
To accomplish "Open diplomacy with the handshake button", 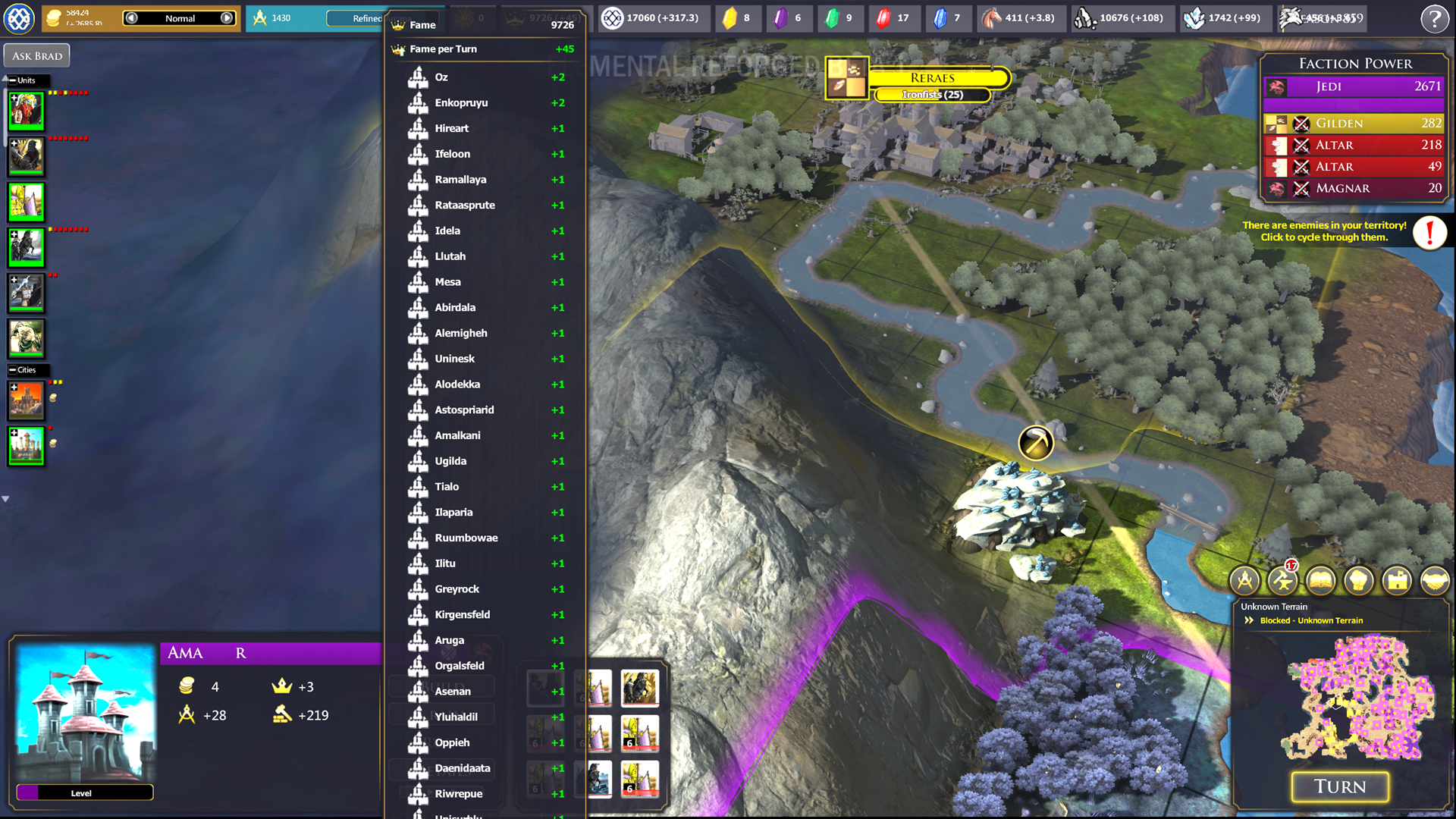I will pyautogui.click(x=1434, y=581).
